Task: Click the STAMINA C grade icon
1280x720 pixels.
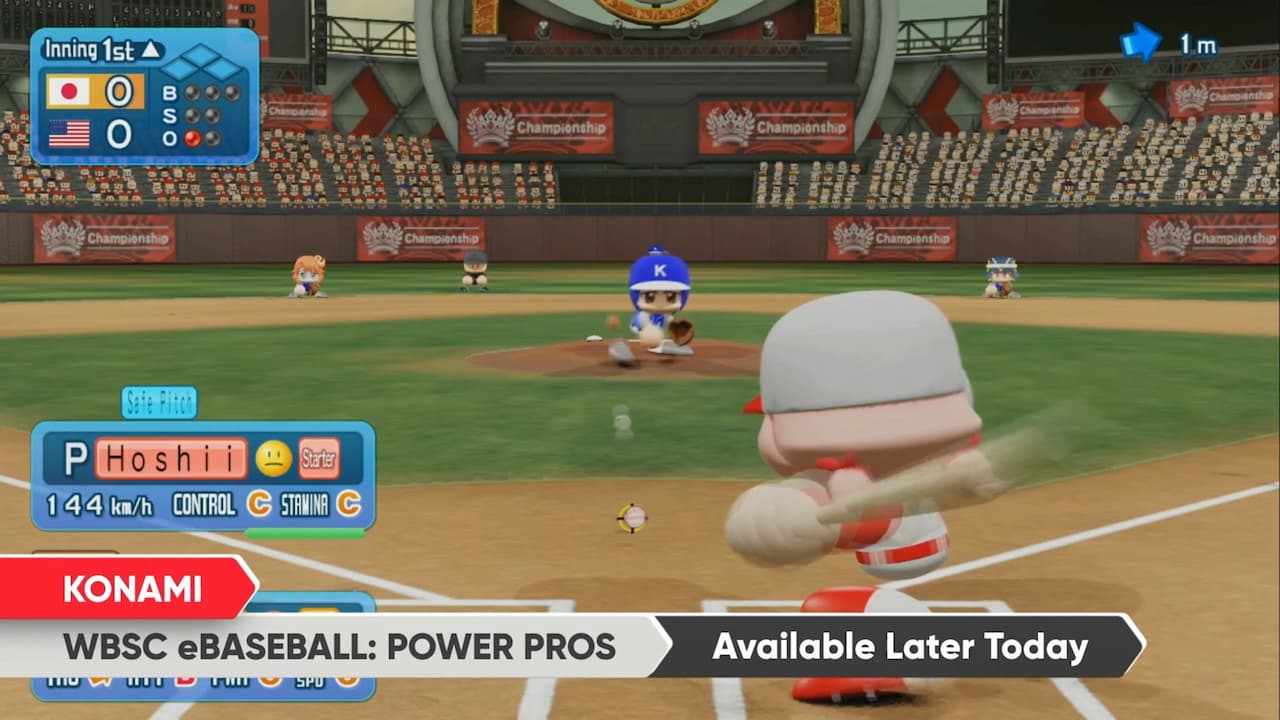Action: tap(347, 505)
